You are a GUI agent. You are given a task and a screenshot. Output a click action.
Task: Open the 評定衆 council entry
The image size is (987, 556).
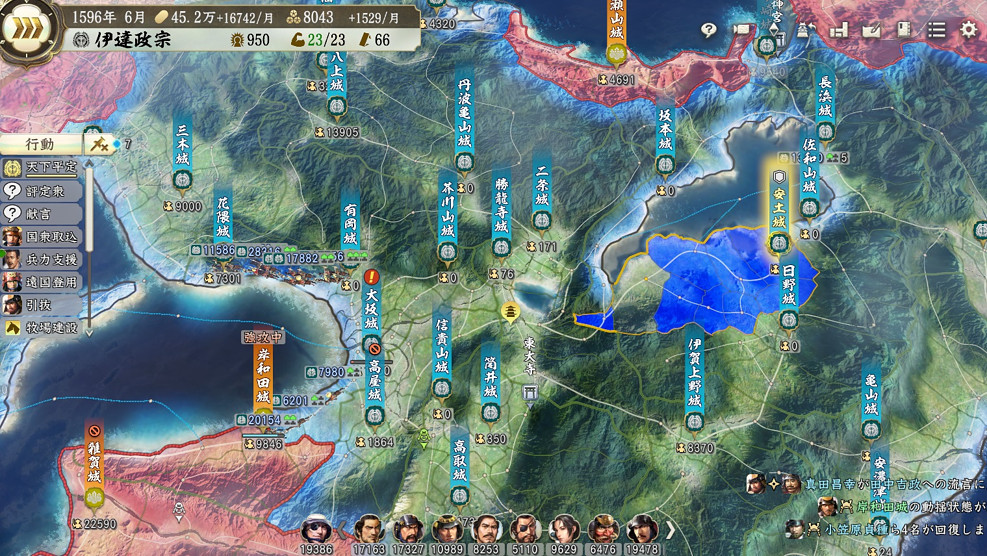44,190
